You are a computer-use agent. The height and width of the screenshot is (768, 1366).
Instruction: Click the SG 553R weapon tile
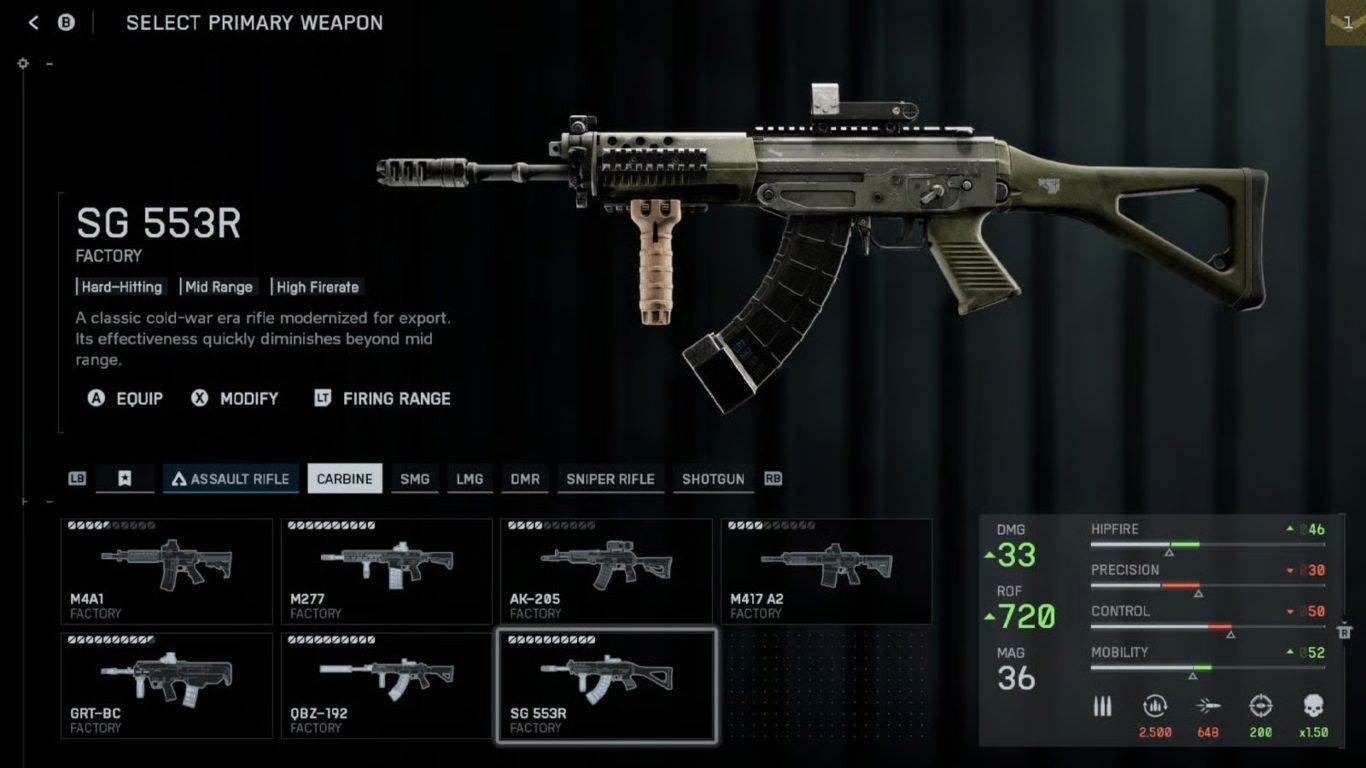coord(606,685)
